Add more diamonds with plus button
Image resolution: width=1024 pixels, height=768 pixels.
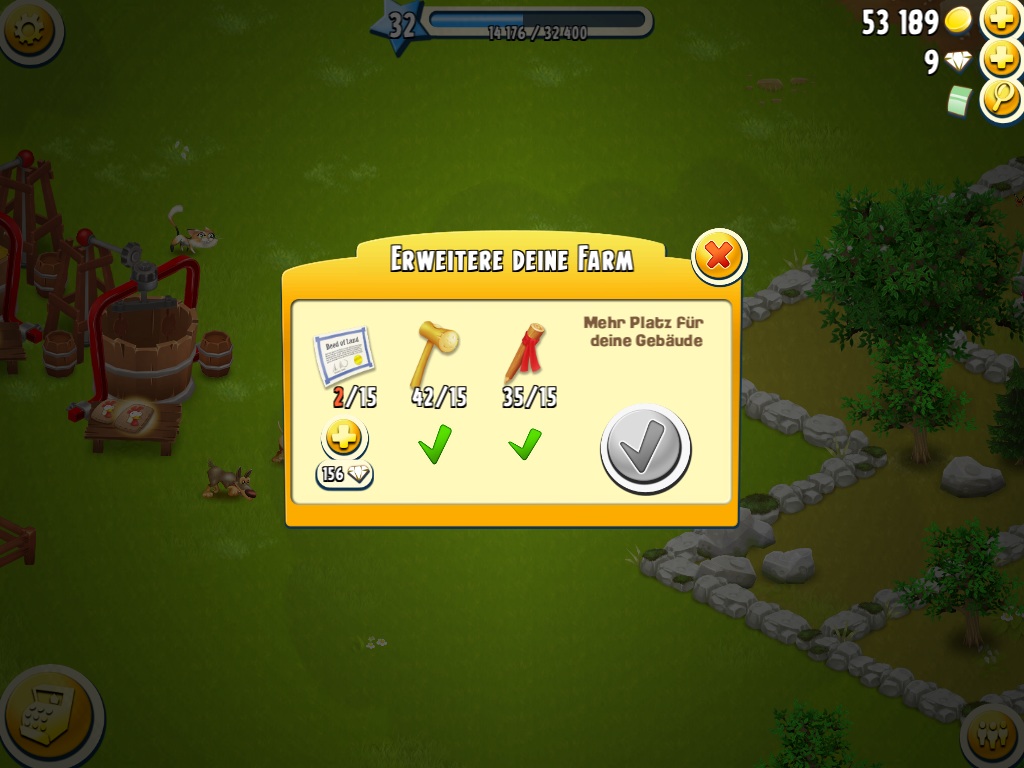1001,60
